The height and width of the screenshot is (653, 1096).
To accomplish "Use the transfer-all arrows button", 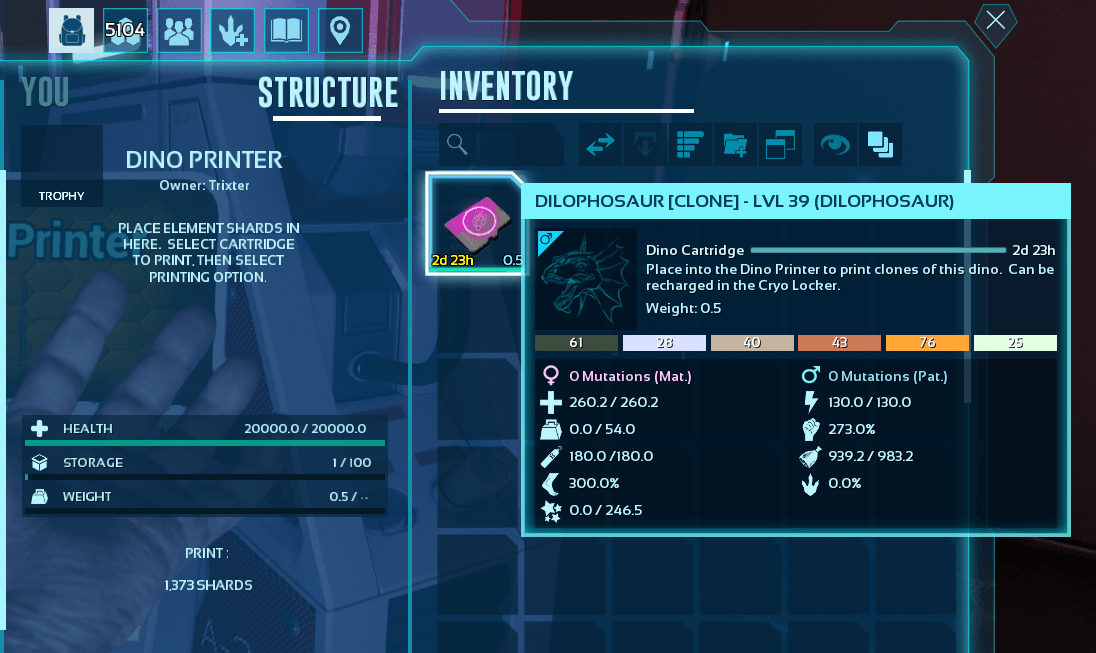I will tap(601, 144).
